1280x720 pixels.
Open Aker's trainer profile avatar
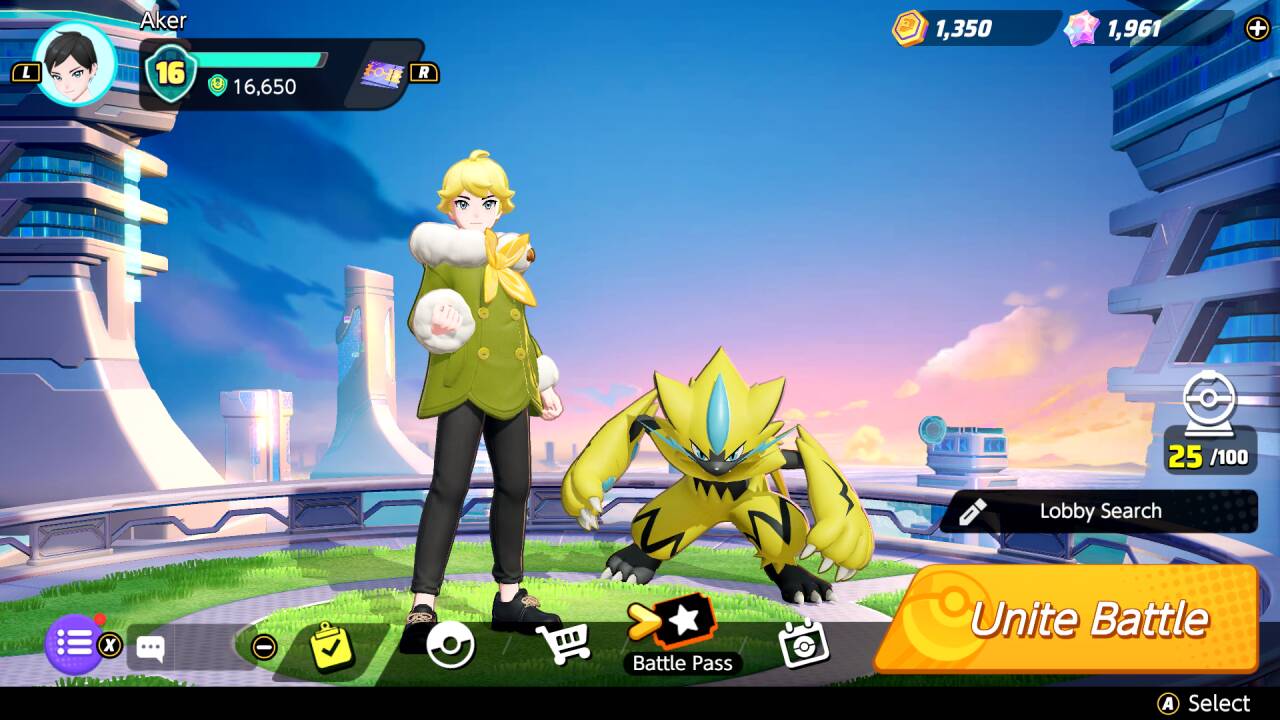click(75, 64)
